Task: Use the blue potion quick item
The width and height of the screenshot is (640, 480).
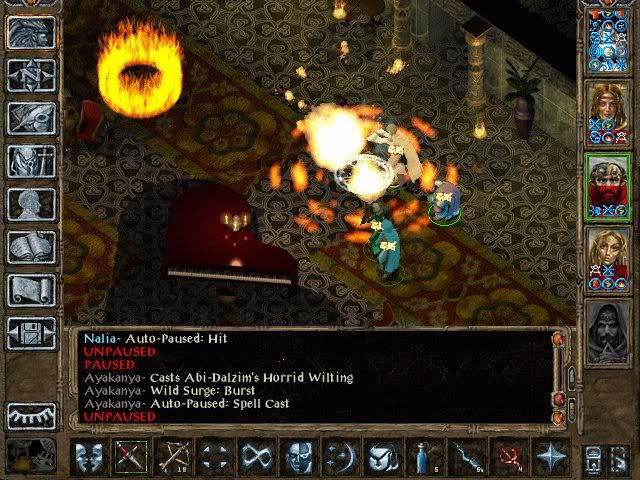Action: pos(424,457)
